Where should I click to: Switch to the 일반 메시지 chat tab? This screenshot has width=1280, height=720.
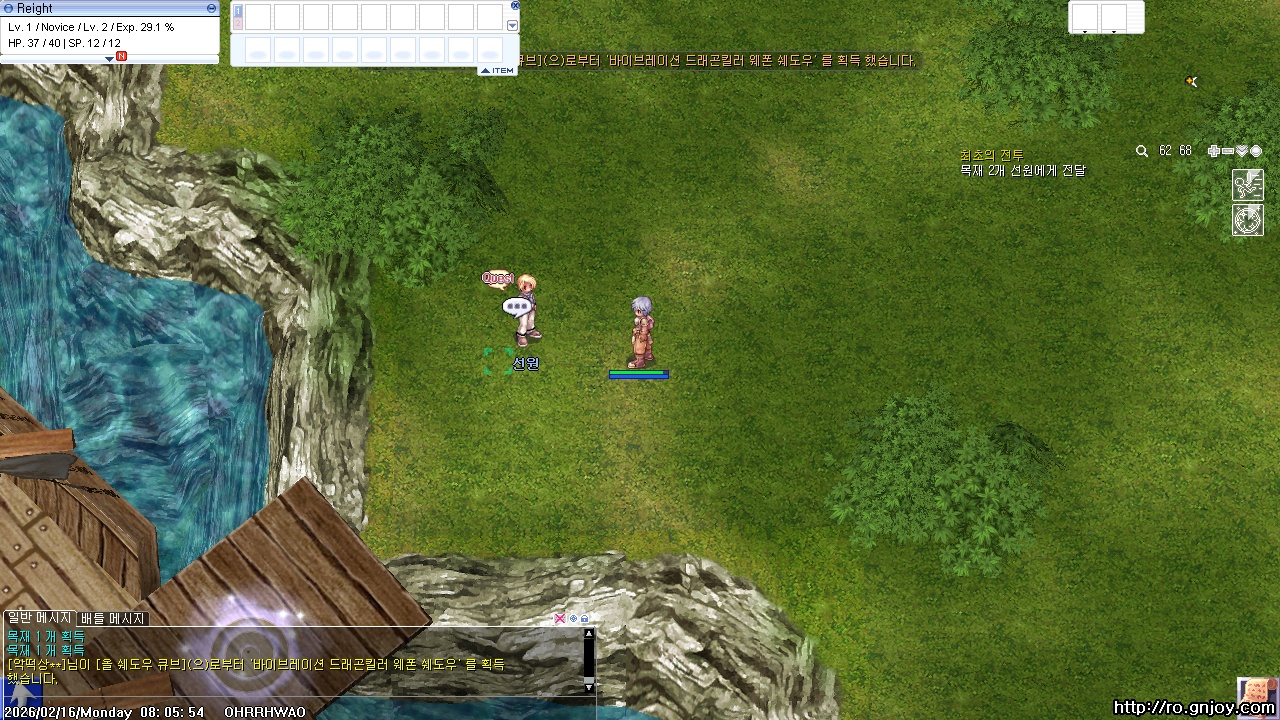point(39,618)
